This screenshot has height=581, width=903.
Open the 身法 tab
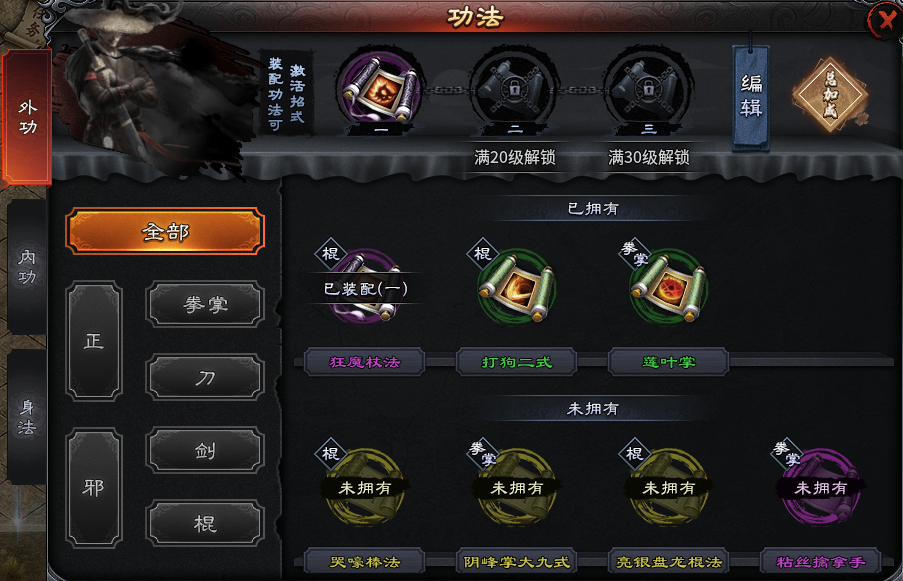tap(27, 417)
